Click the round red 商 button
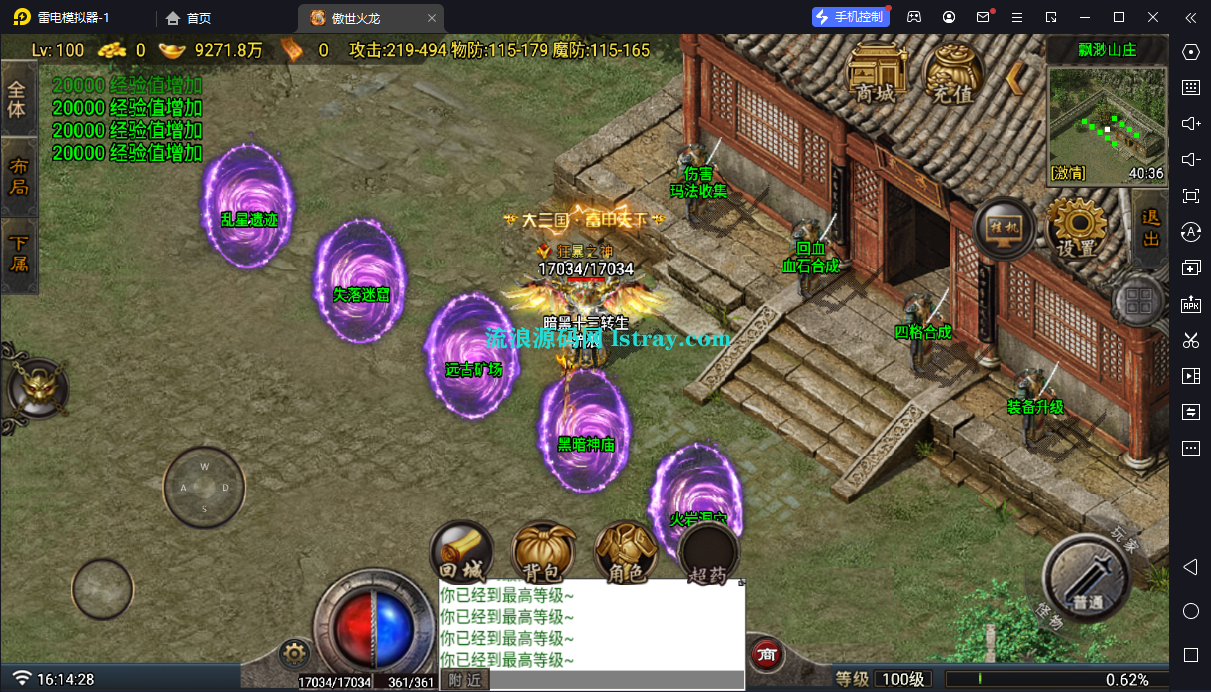Image resolution: width=1211 pixels, height=692 pixels. click(x=767, y=654)
